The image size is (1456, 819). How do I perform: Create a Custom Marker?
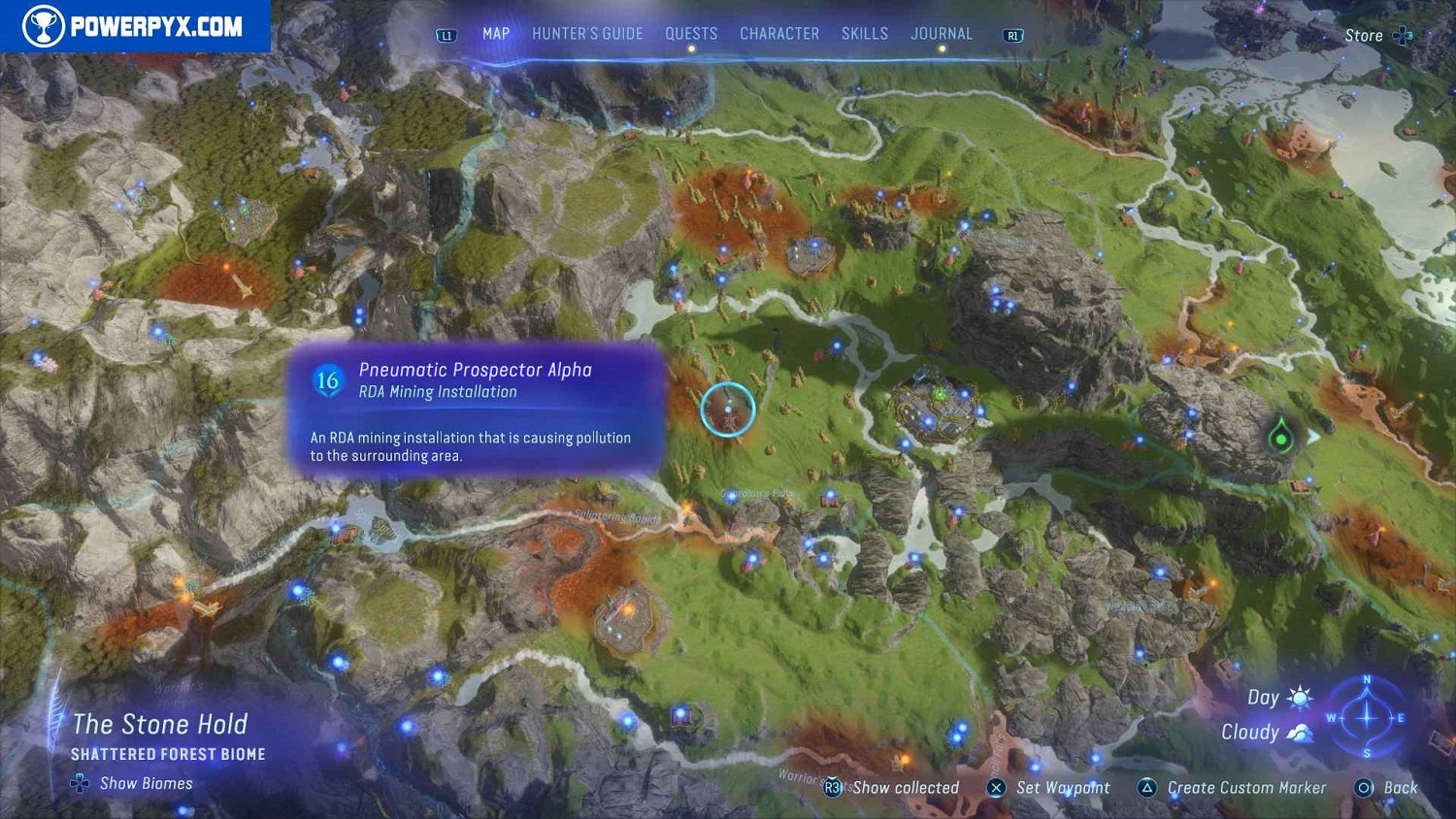pos(1232,788)
